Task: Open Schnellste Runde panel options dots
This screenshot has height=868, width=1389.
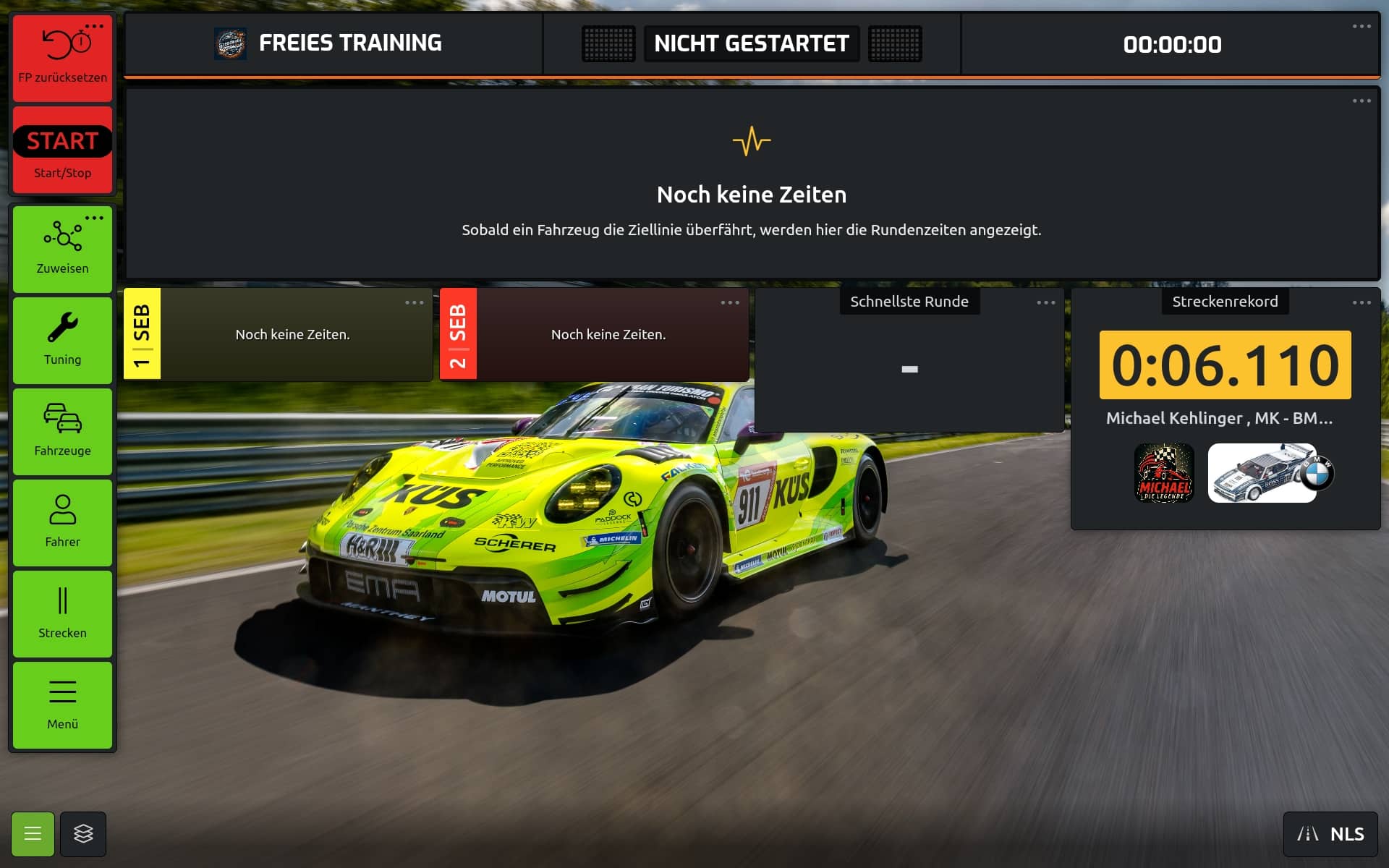Action: click(x=1045, y=302)
